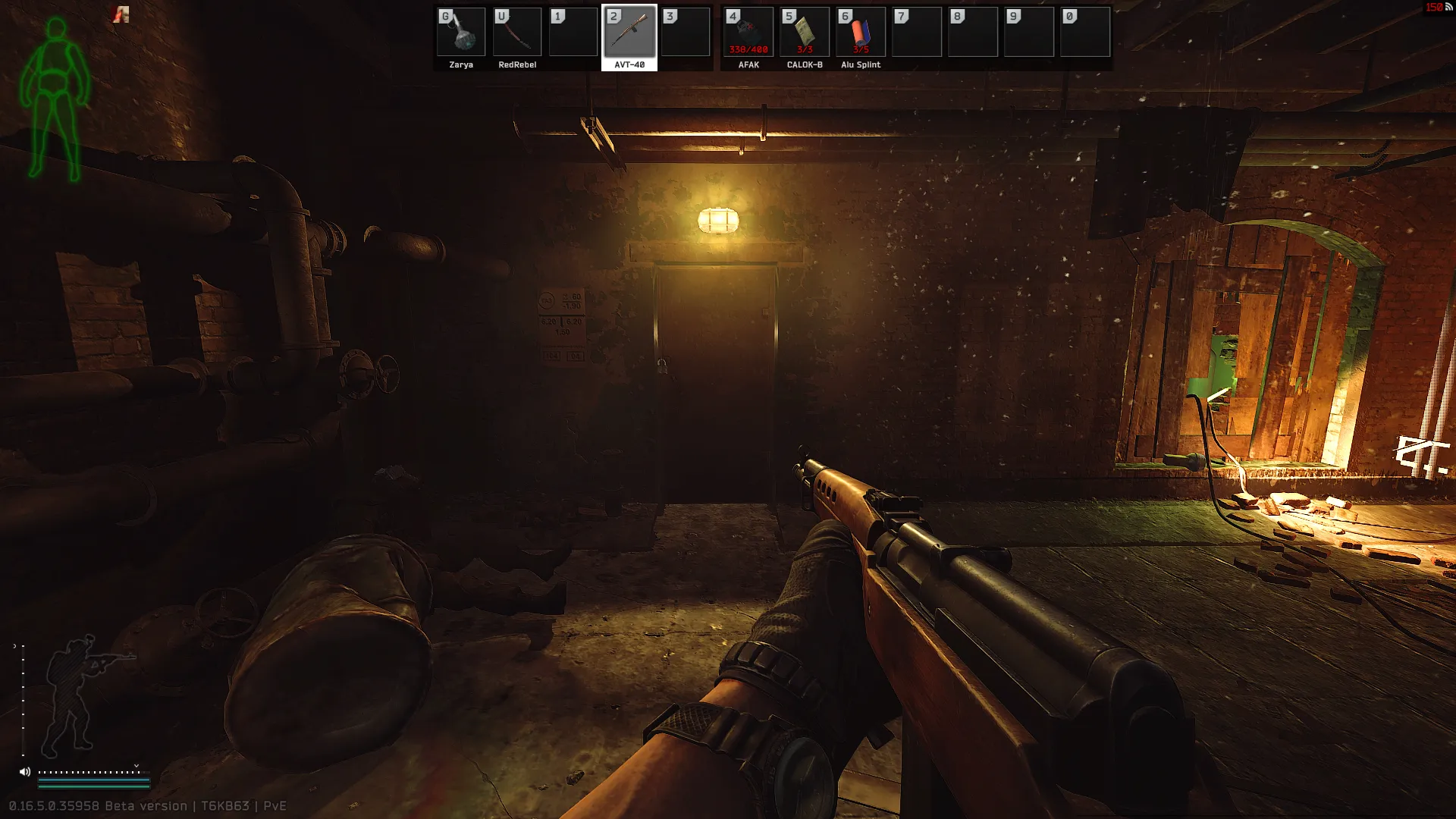Click the red status effect icon

121,14
